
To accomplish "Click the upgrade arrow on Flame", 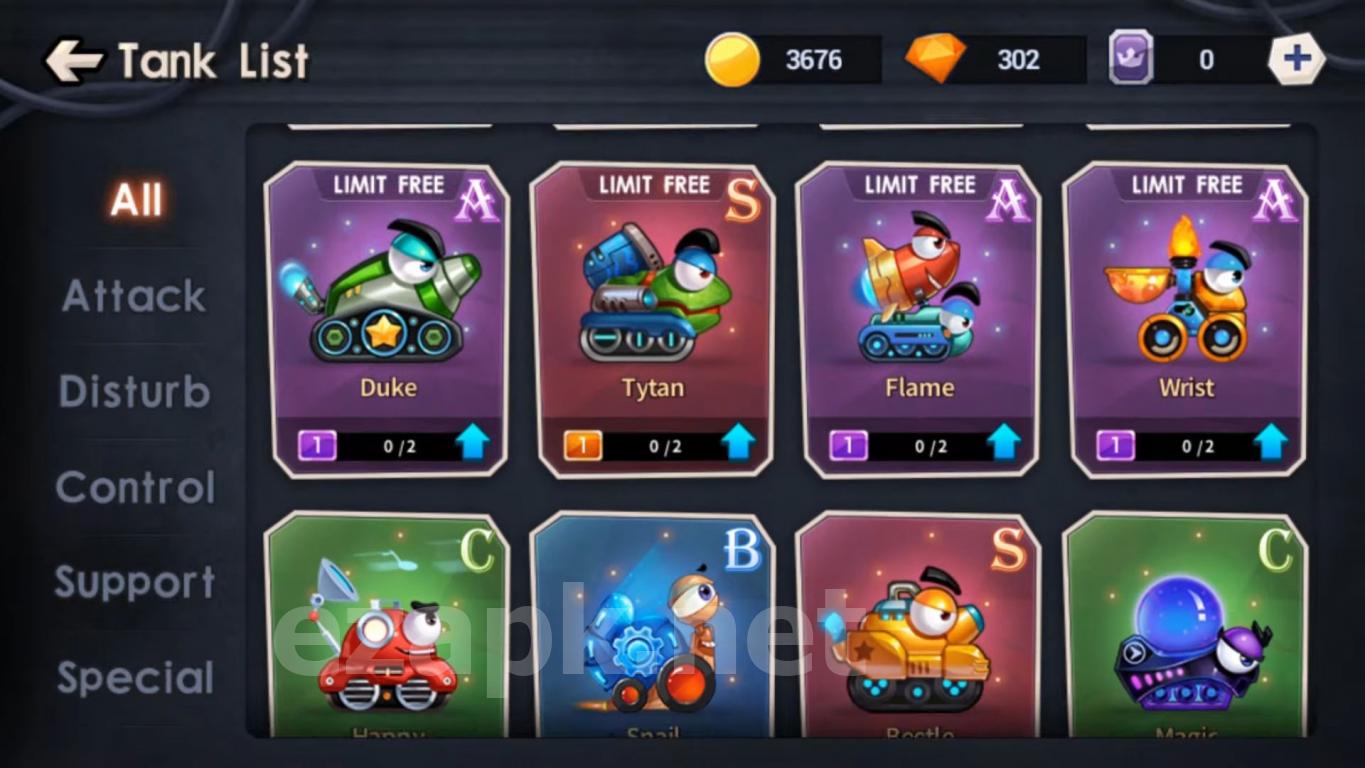I will tap(1004, 442).
